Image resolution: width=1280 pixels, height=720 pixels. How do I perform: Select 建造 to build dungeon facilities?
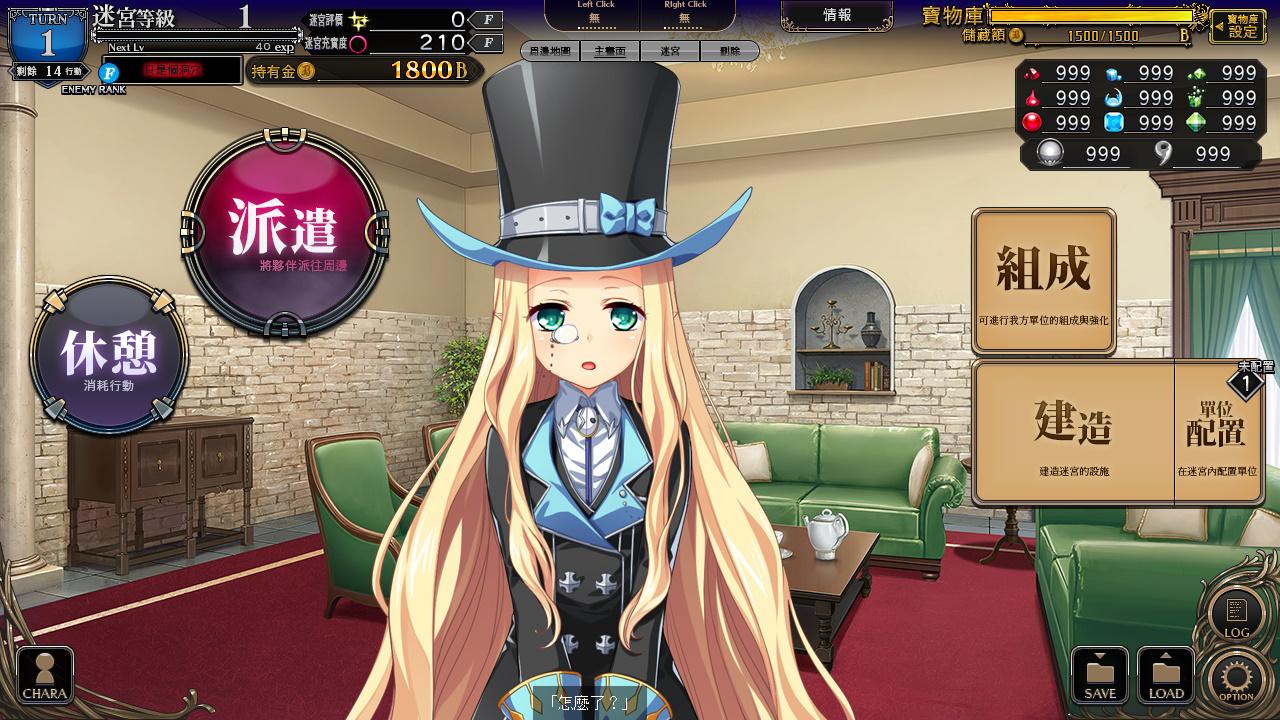(1073, 432)
